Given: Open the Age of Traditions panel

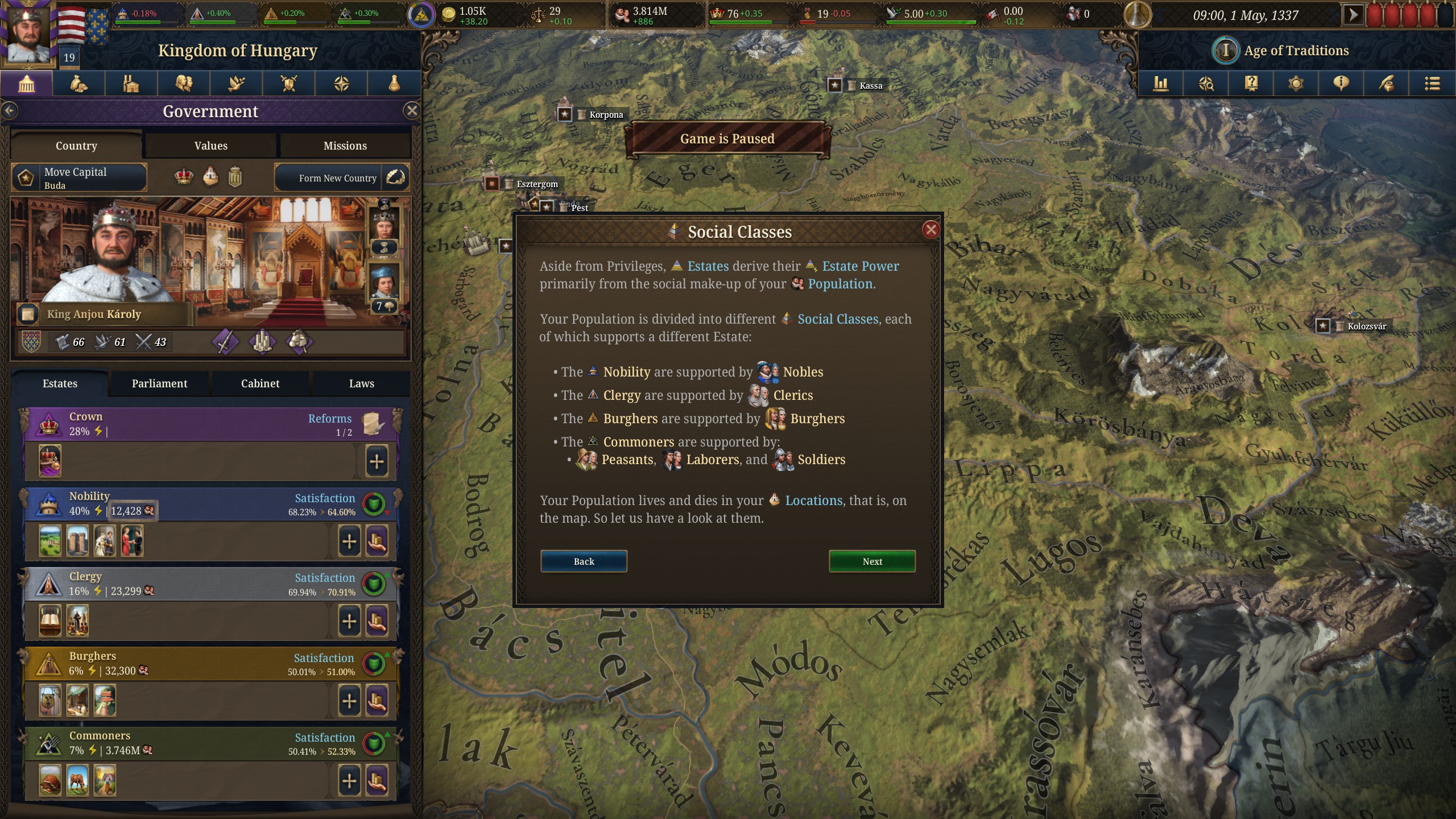Looking at the screenshot, I should point(1295,51).
